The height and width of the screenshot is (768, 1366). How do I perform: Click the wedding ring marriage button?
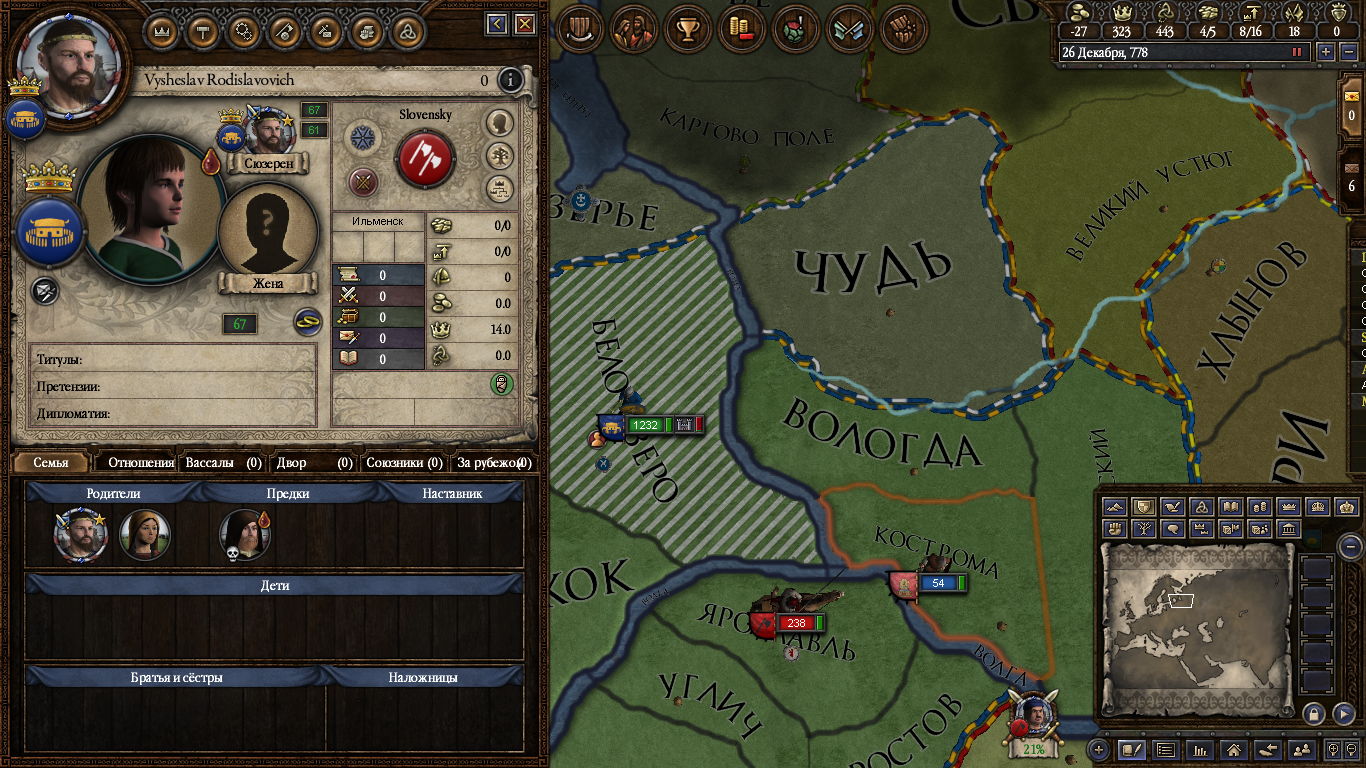tap(306, 322)
